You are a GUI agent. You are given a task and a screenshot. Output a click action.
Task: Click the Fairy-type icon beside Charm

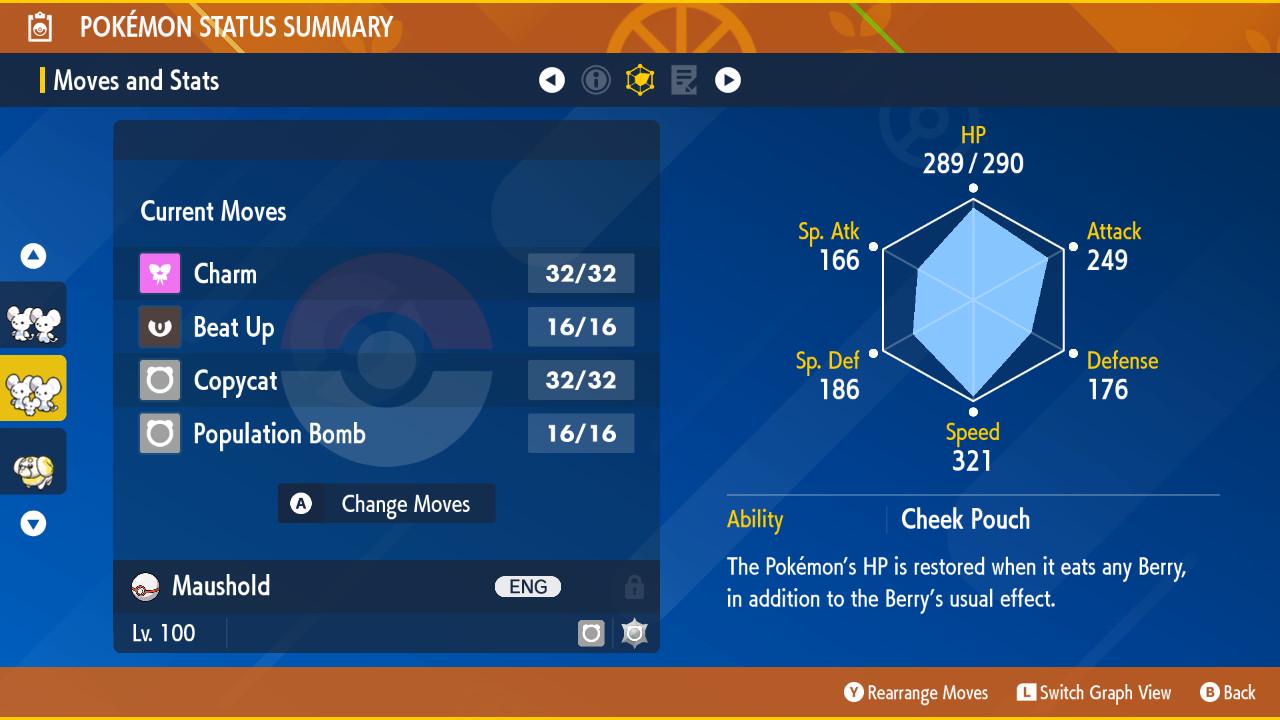pos(159,273)
